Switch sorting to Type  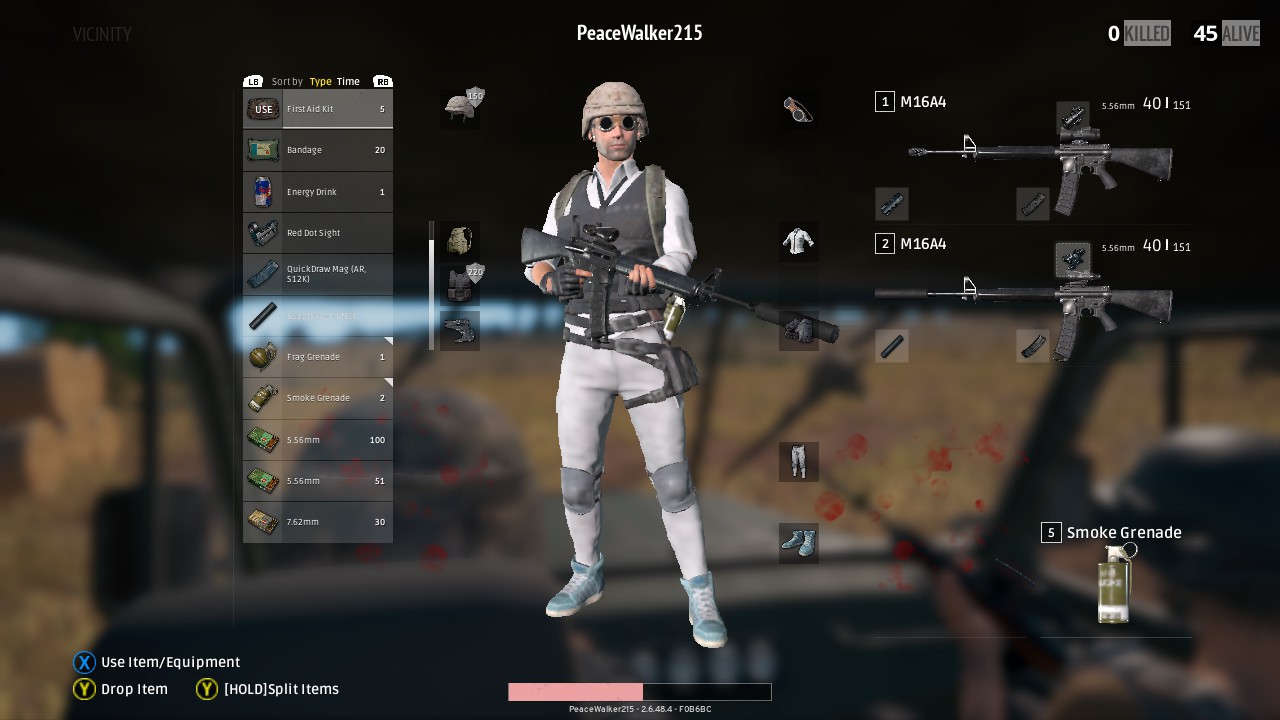[x=319, y=81]
